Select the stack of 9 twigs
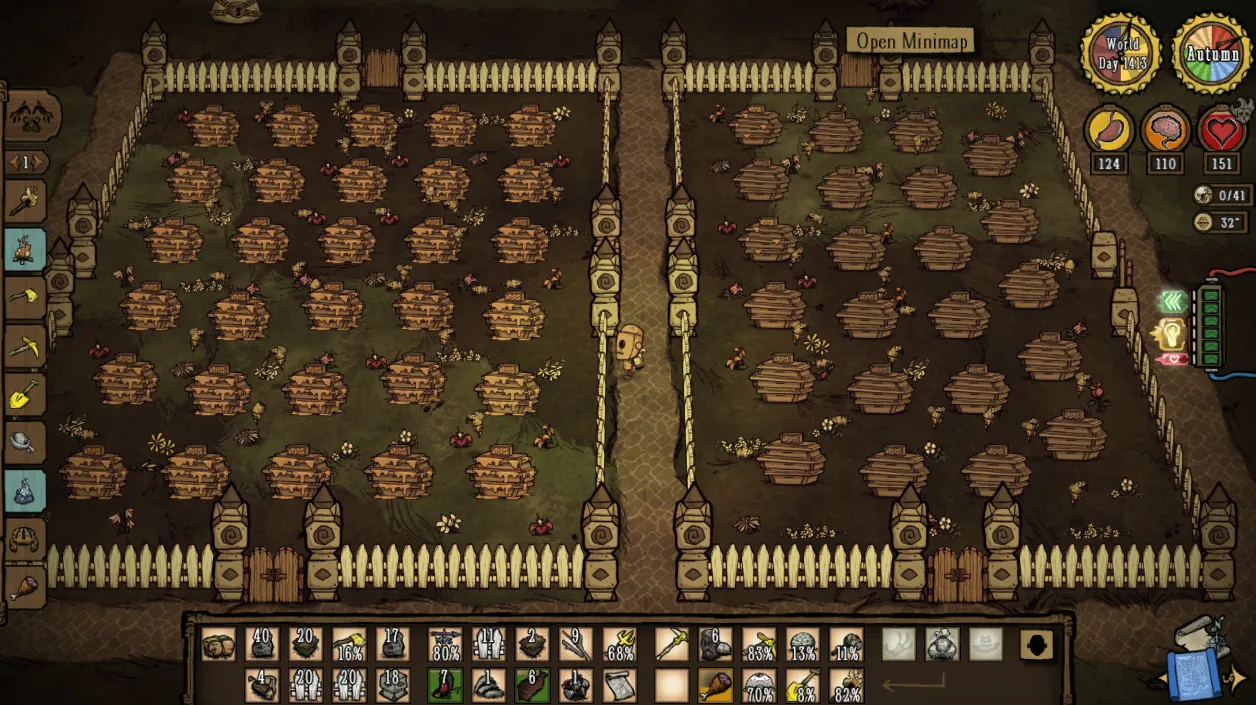The width and height of the screenshot is (1256, 705). [575, 644]
